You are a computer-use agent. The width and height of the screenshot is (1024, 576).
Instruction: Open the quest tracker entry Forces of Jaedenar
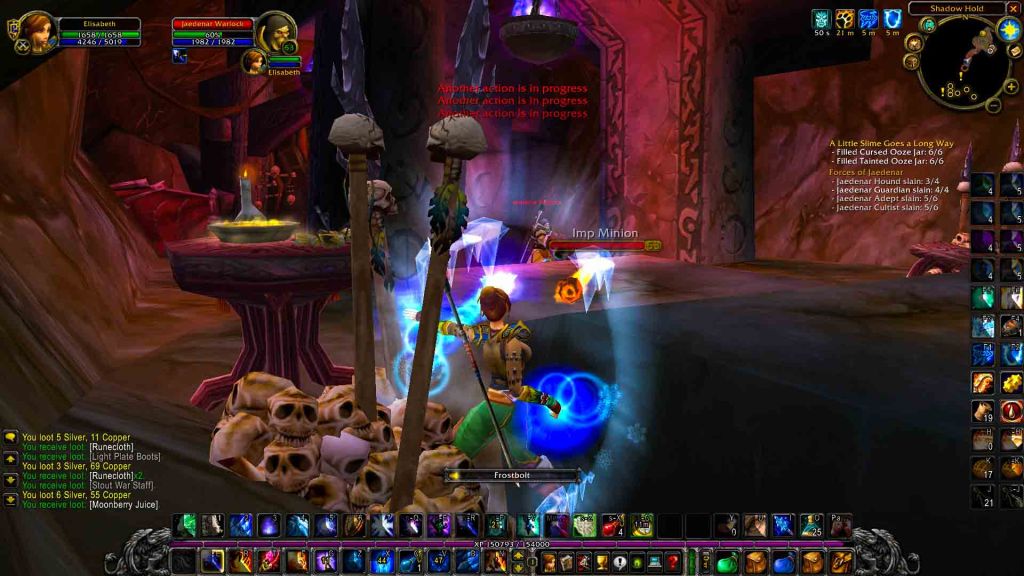pyautogui.click(x=864, y=172)
